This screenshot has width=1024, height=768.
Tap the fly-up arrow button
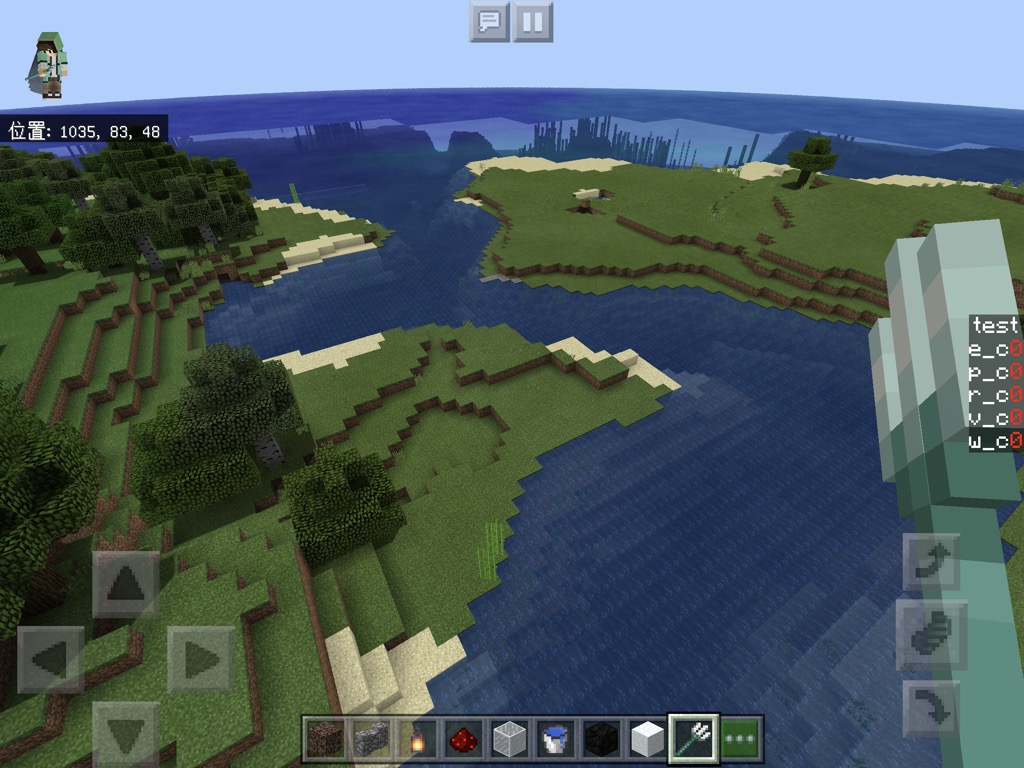tap(931, 562)
